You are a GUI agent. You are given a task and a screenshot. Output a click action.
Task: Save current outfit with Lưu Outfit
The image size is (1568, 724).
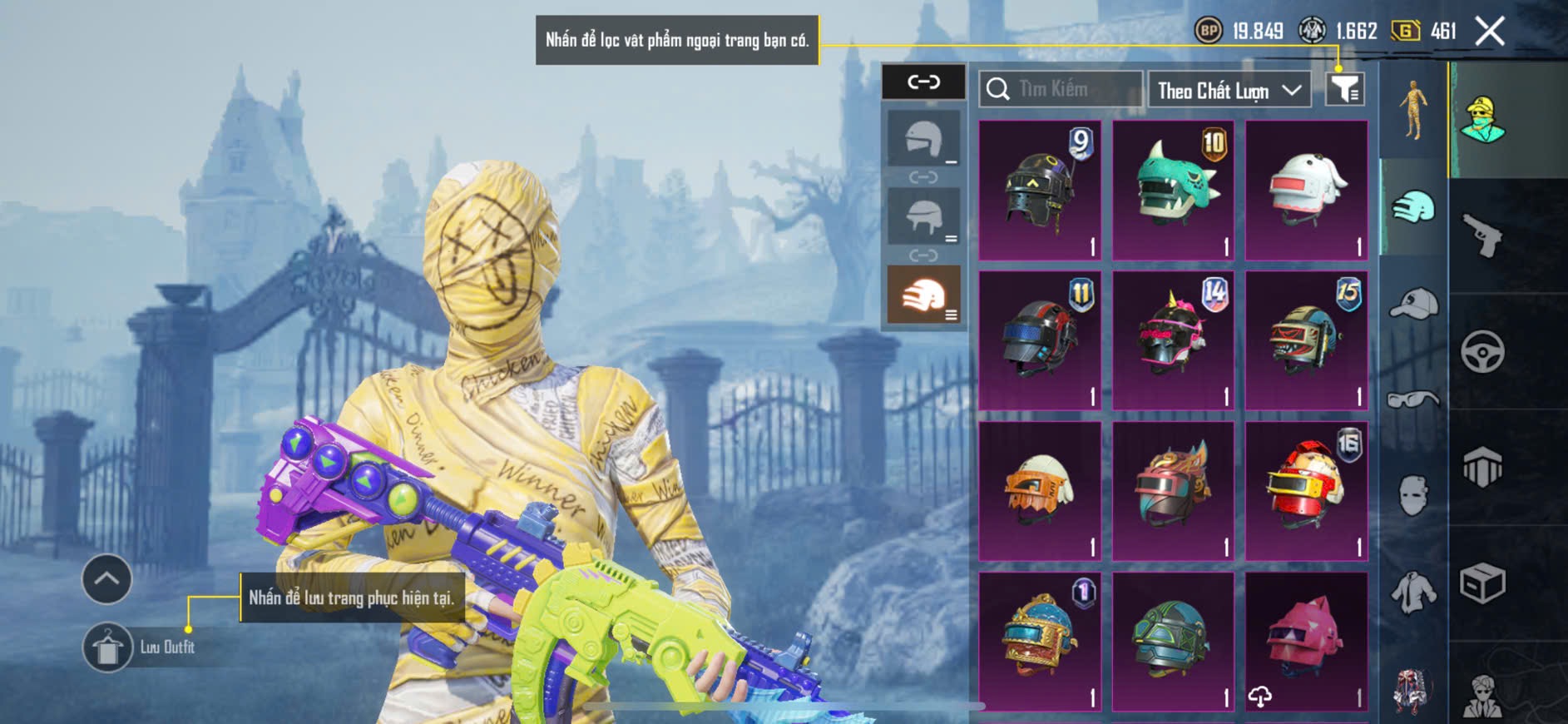coord(108,647)
